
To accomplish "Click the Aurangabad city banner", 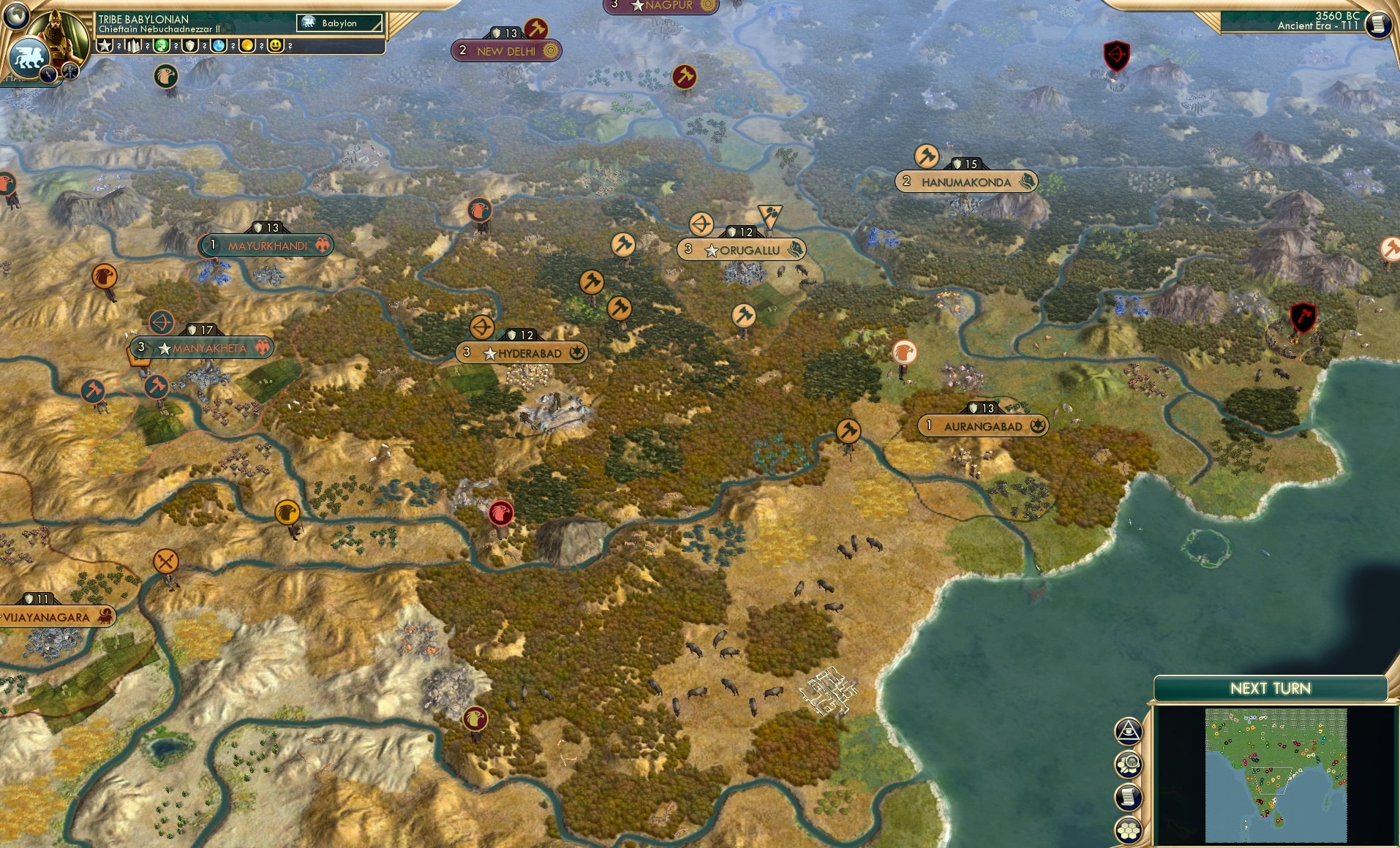I will pyautogui.click(x=982, y=425).
